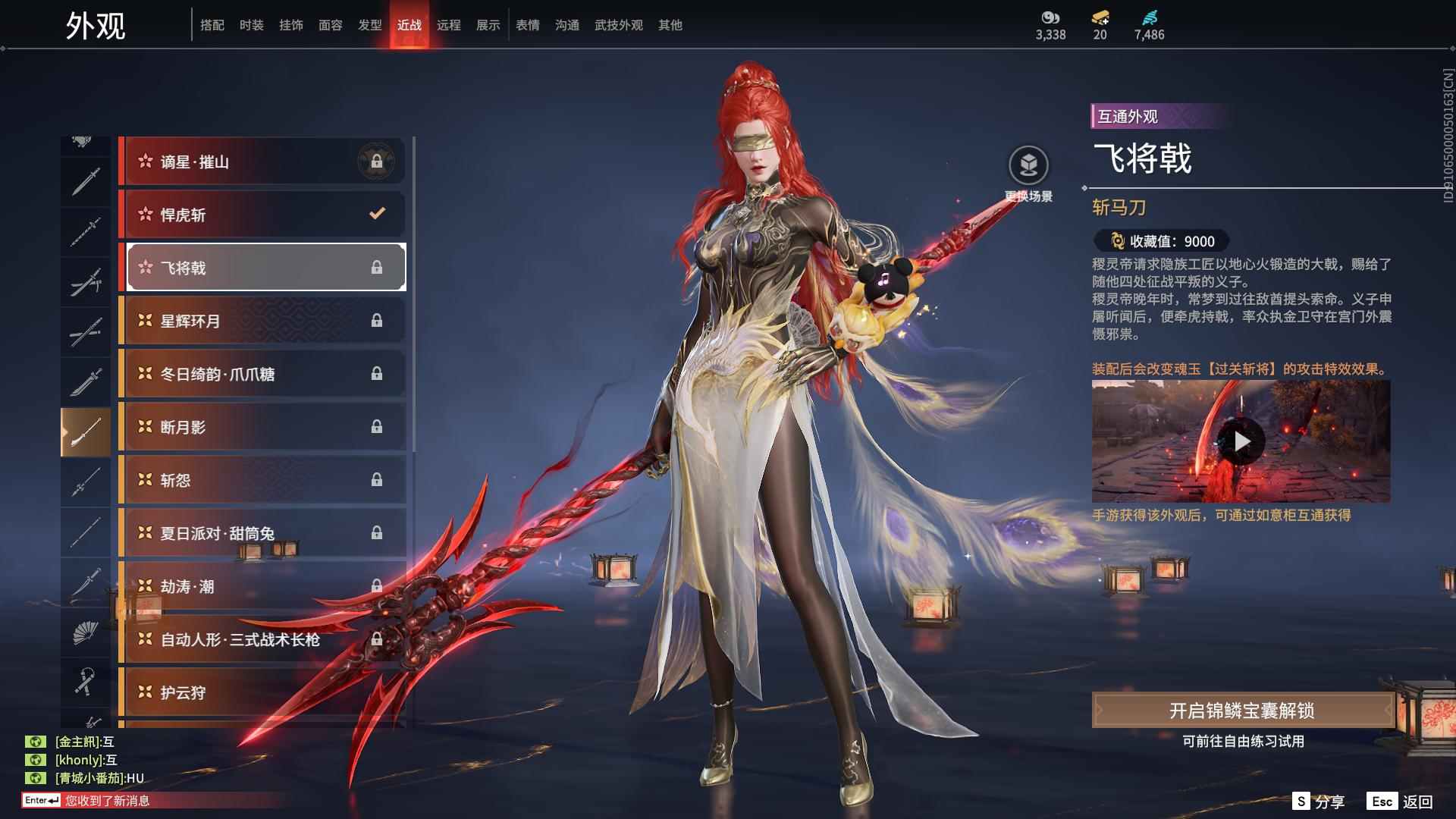Screen dimensions: 1456x819
Task: Switch to the 远程 weapons tab
Action: coord(448,25)
